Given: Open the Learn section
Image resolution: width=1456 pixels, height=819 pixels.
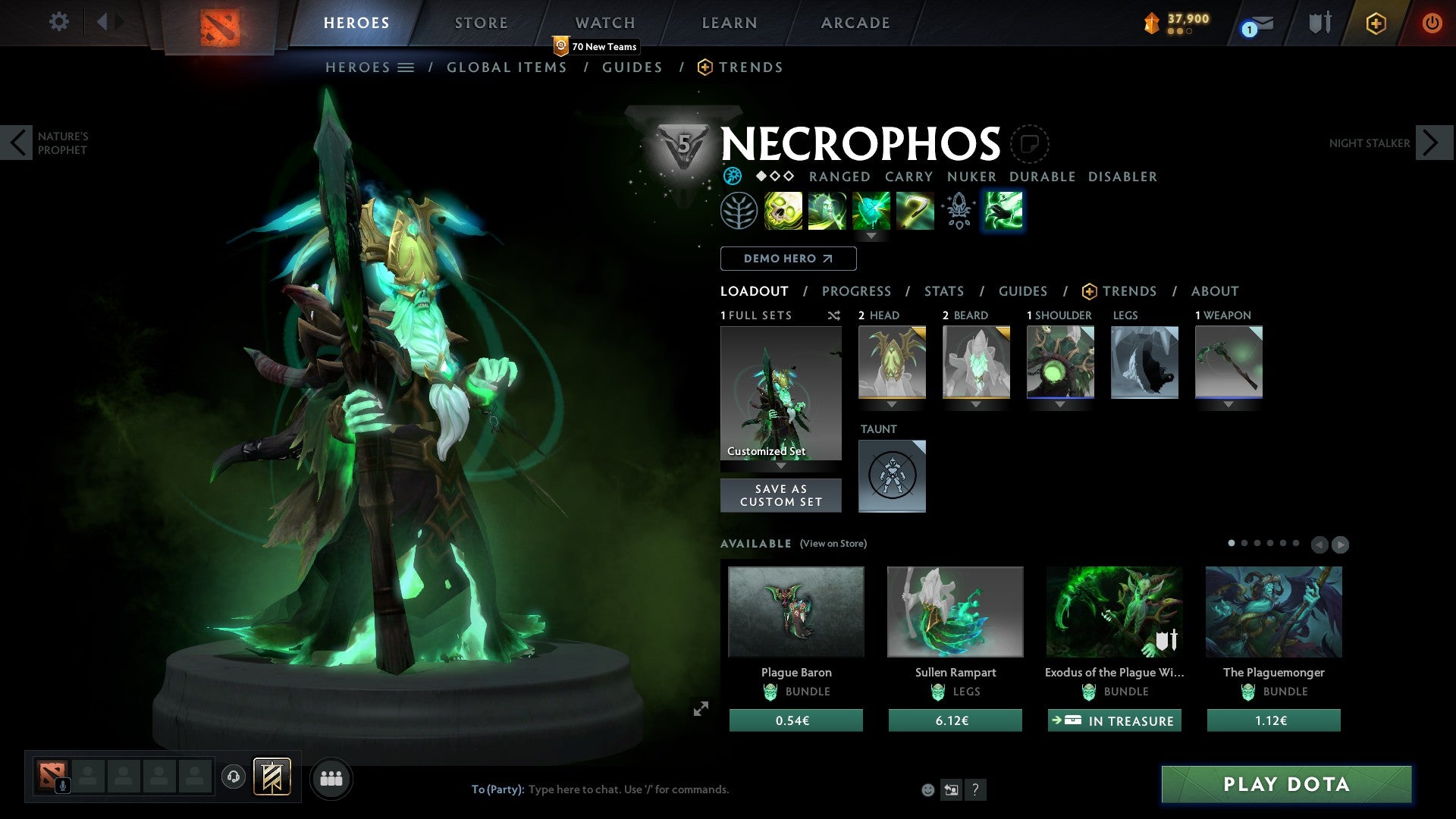Looking at the screenshot, I should click(729, 23).
